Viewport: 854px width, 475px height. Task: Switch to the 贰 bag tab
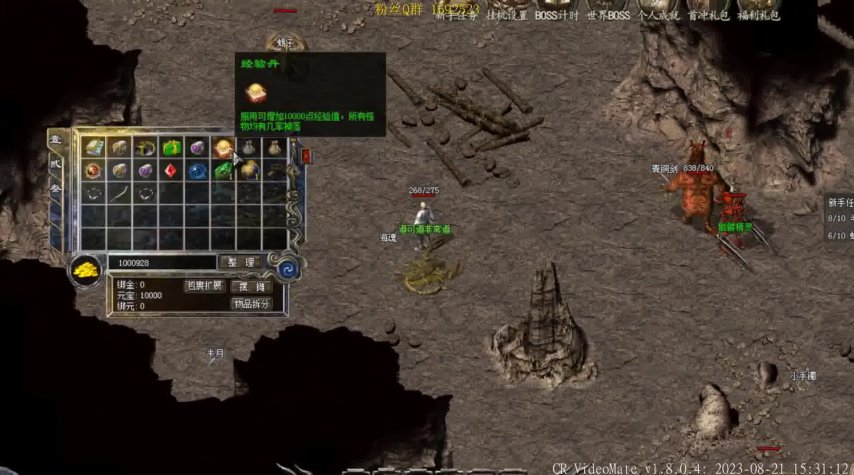pos(57,166)
